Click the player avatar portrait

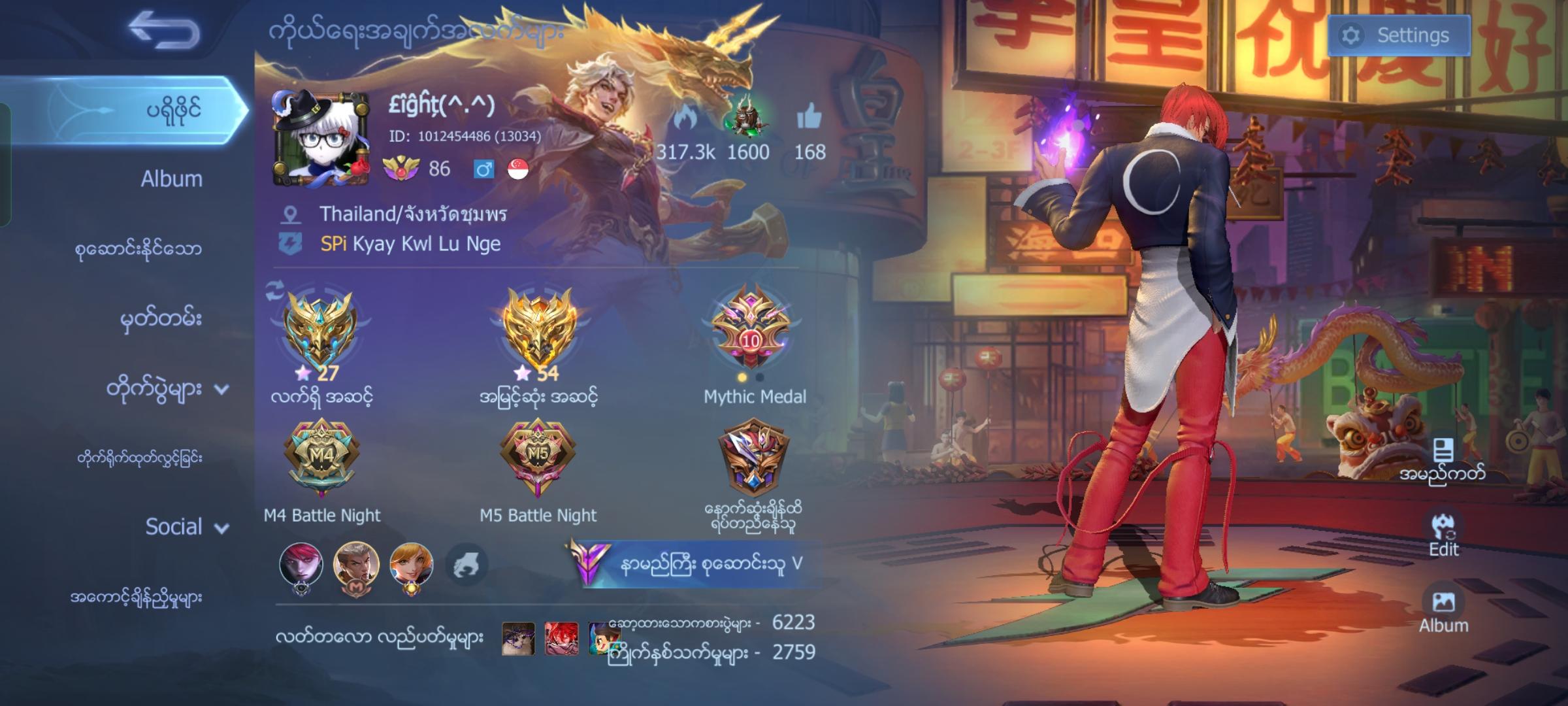320,139
